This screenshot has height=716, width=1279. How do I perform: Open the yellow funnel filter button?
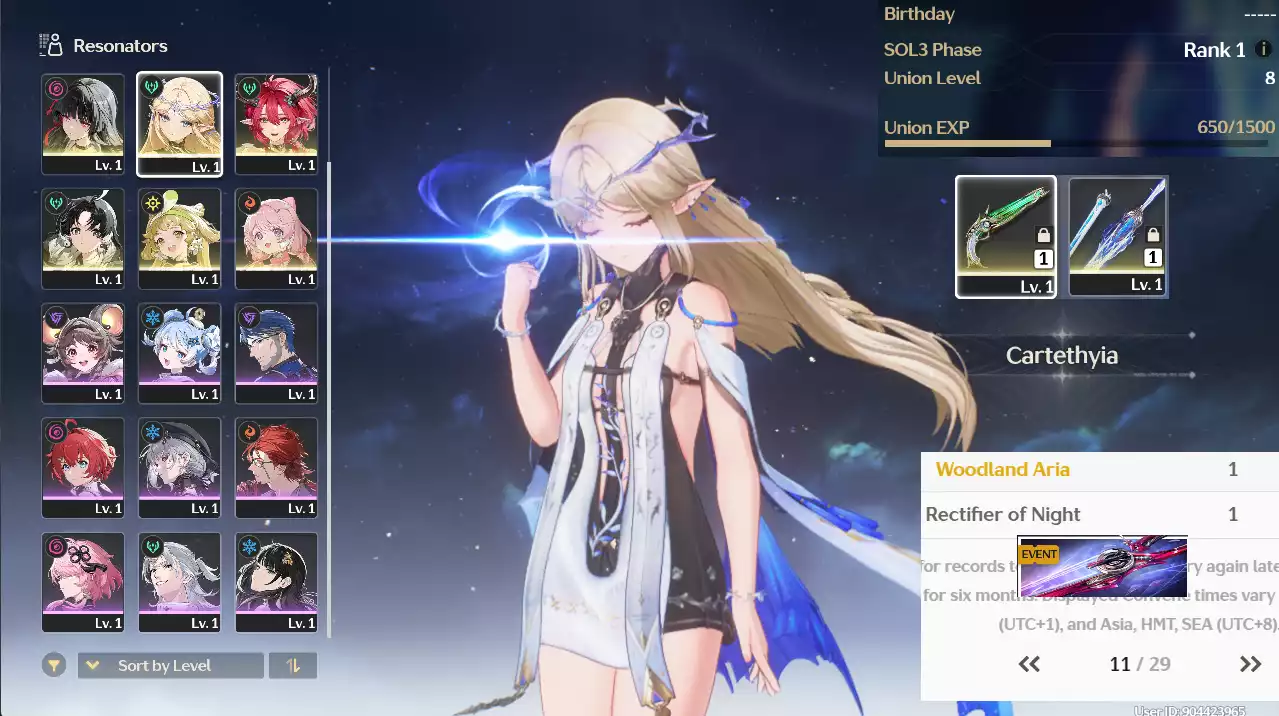point(54,665)
